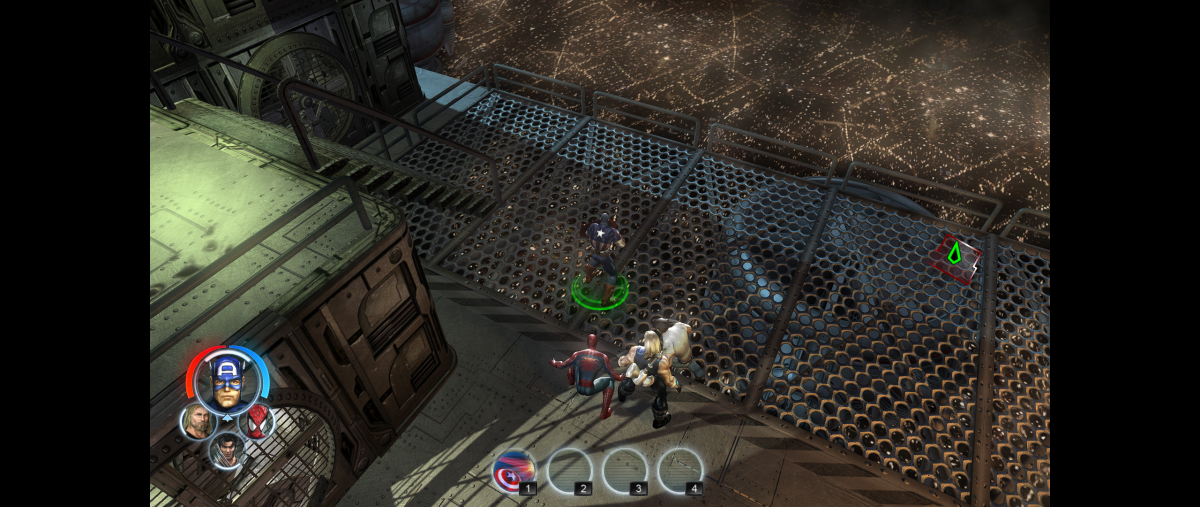Select the Captain America portrait

pos(228,381)
